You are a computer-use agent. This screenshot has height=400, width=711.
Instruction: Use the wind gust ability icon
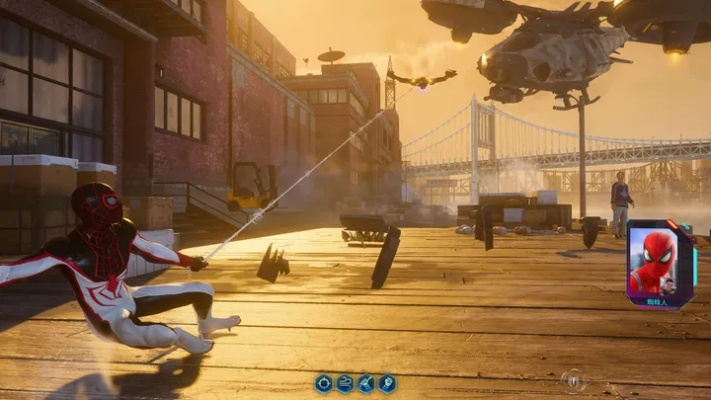point(345,383)
